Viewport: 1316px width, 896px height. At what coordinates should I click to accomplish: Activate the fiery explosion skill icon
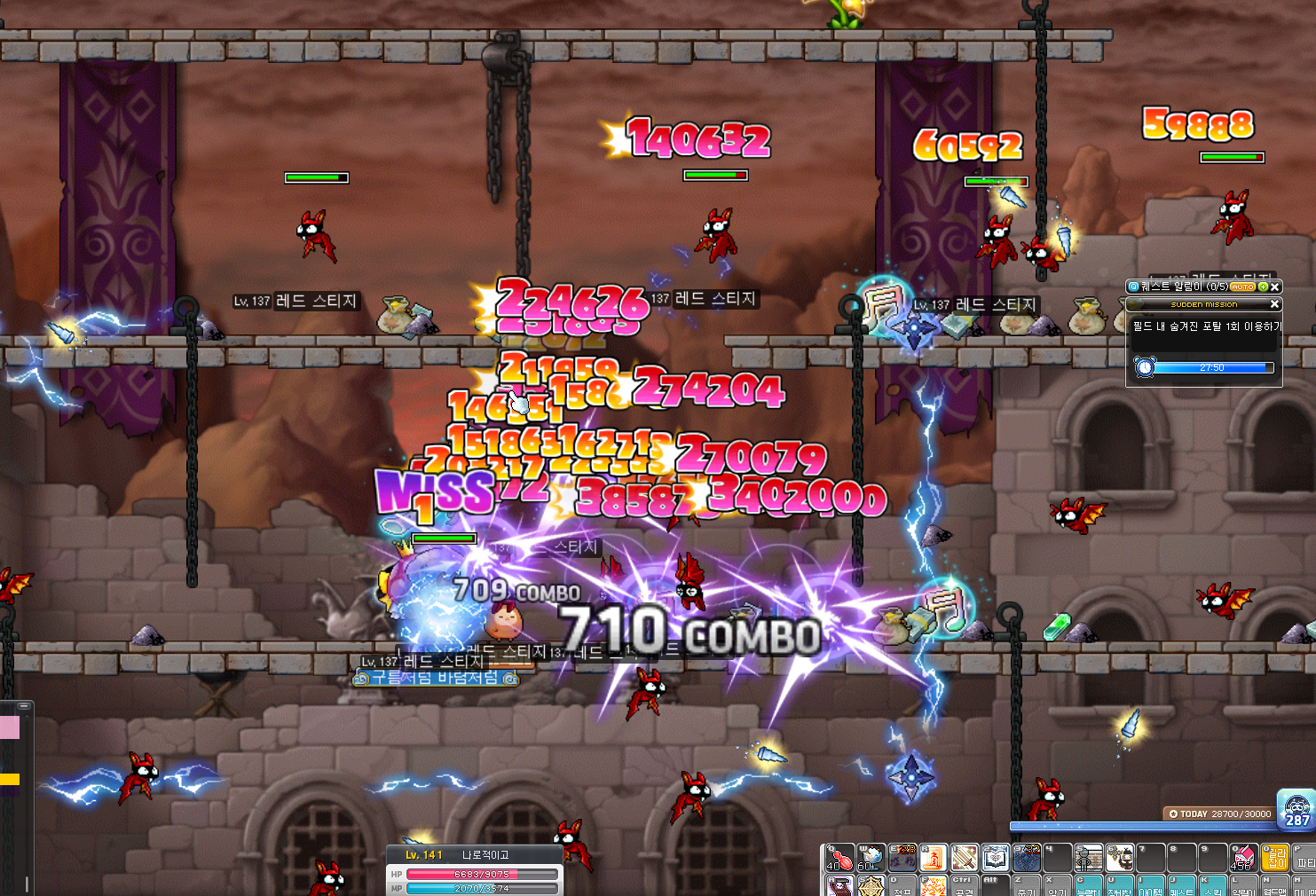pyautogui.click(x=933, y=885)
